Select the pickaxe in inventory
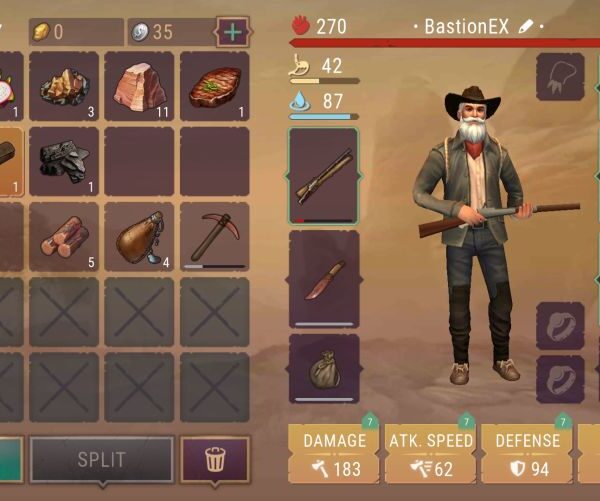The height and width of the screenshot is (501, 600). click(x=214, y=237)
